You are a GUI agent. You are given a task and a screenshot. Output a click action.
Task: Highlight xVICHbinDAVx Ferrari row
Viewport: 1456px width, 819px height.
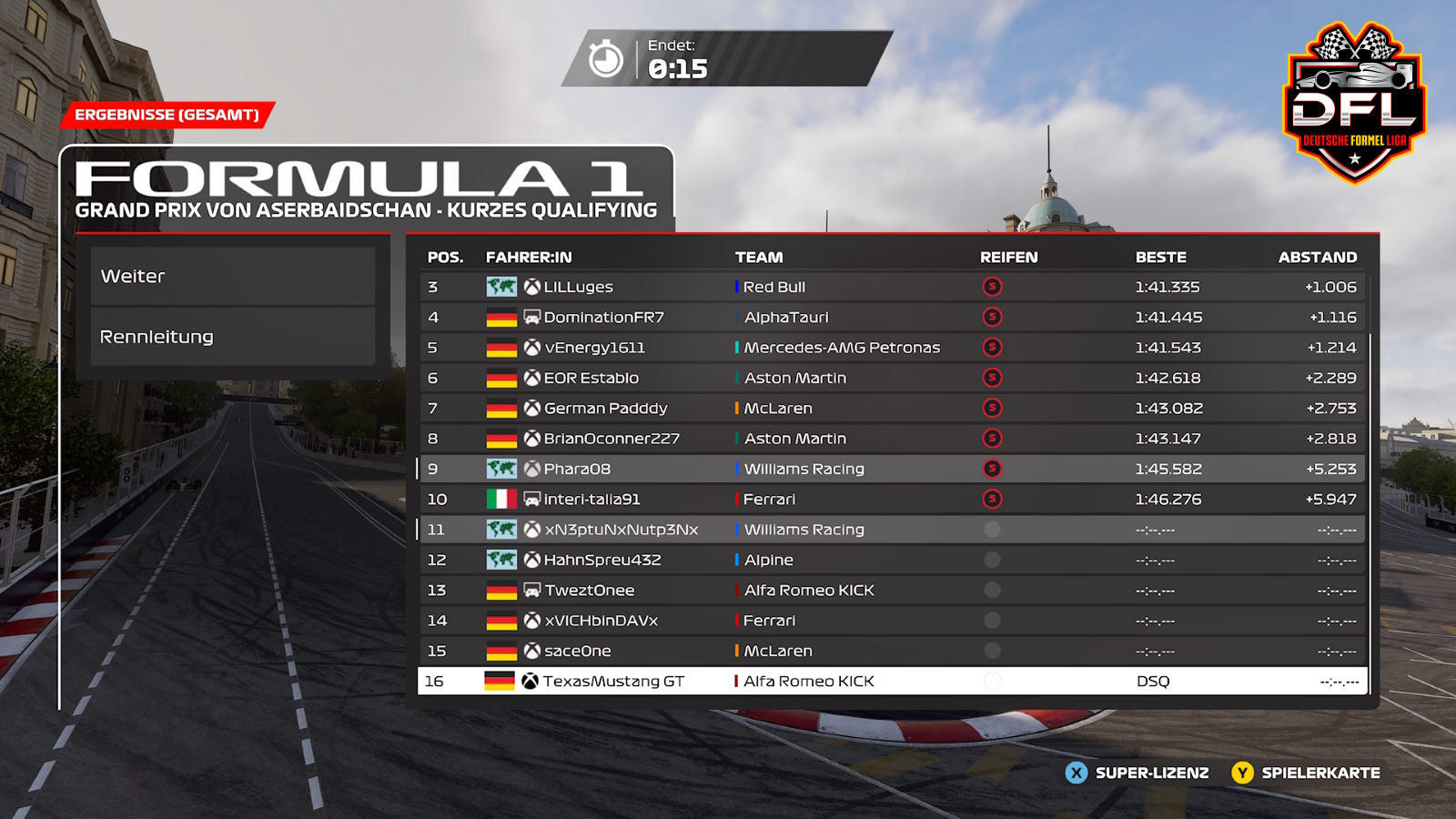892,621
